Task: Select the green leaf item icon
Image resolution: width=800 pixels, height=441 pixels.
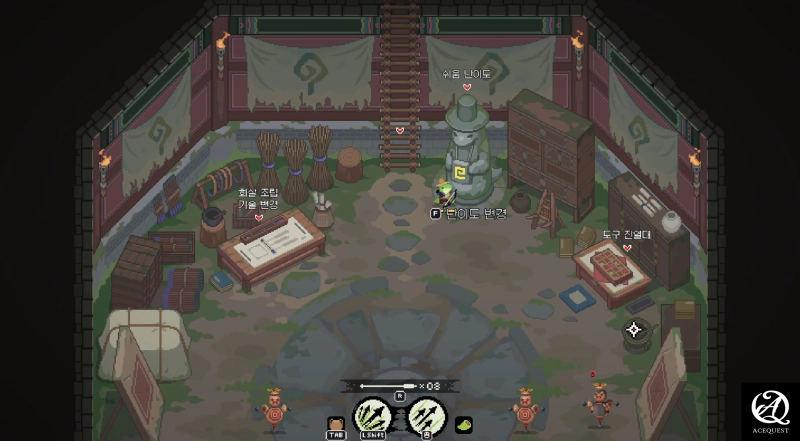Action: coord(463,425)
